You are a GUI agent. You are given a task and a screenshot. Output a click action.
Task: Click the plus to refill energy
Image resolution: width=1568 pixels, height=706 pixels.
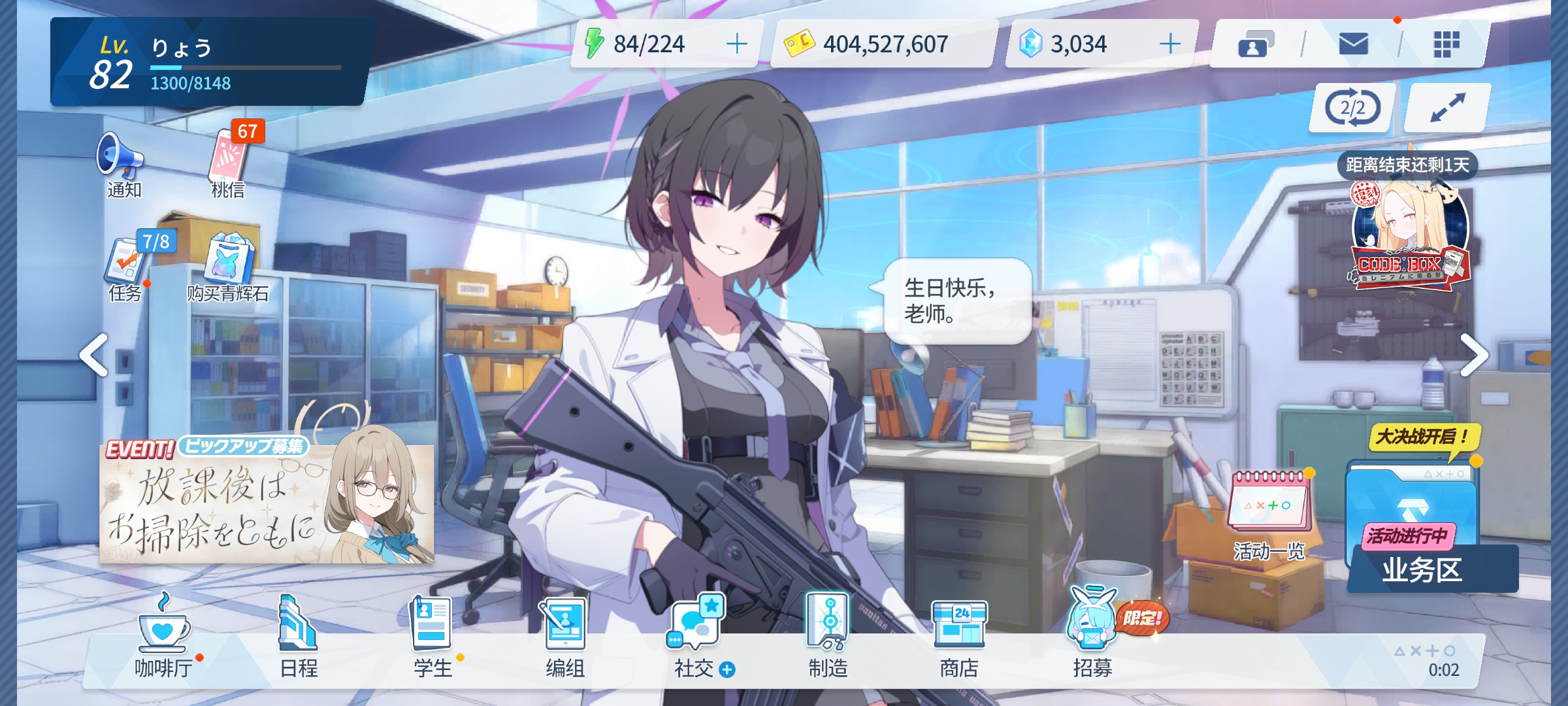737,44
